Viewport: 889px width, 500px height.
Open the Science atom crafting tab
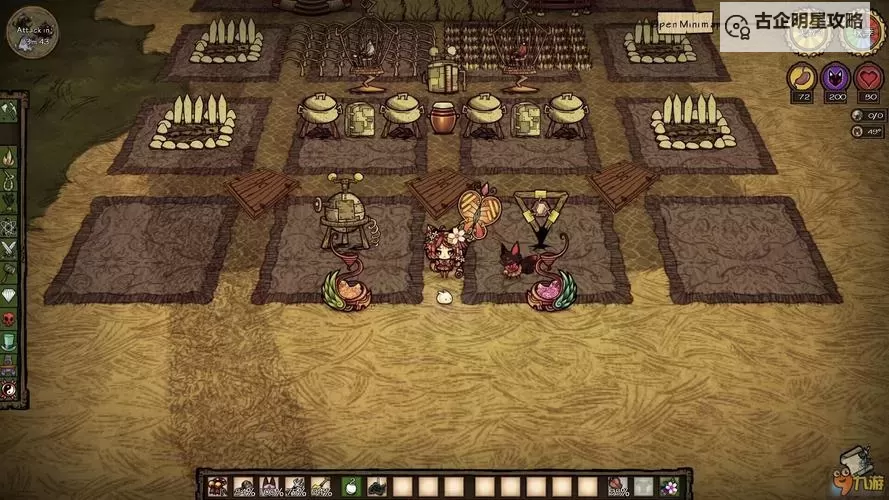(9, 226)
